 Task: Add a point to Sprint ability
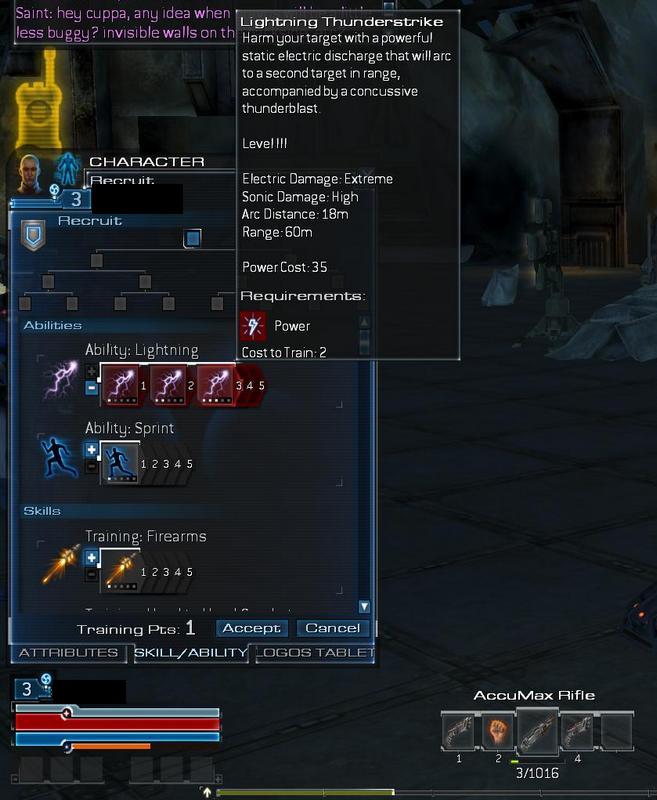(92, 450)
